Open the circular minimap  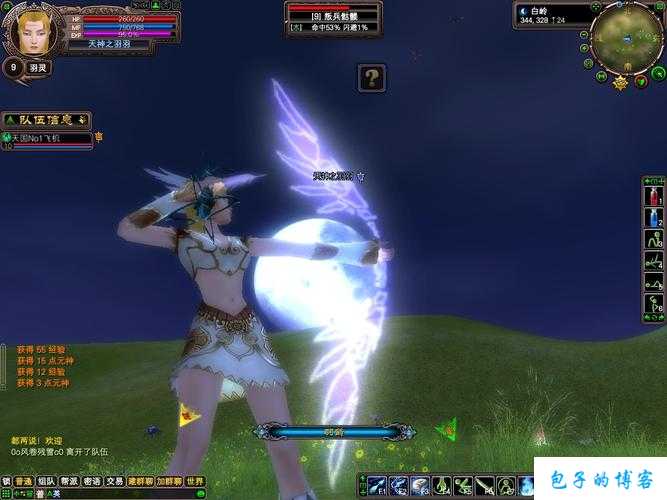tap(627, 37)
